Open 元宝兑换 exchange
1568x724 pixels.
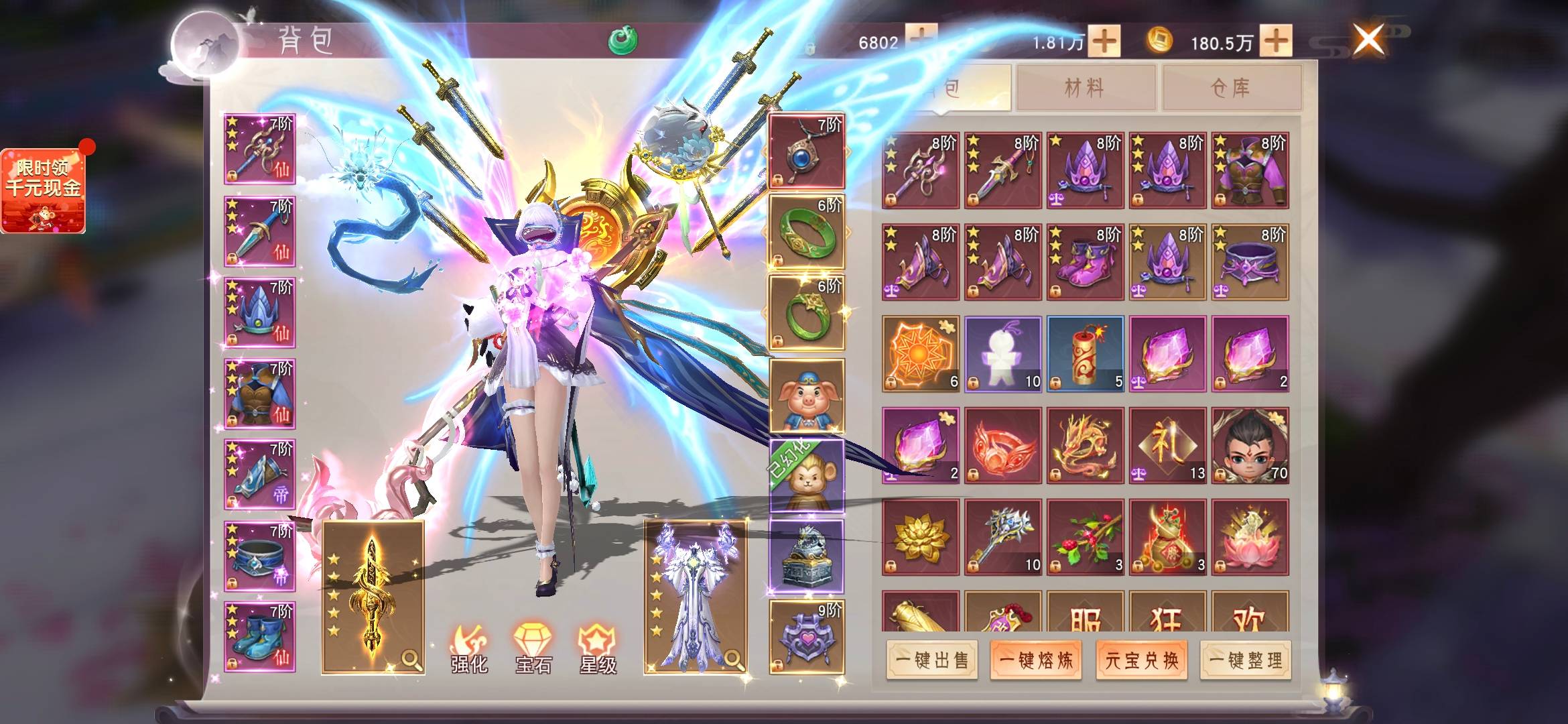[1141, 660]
